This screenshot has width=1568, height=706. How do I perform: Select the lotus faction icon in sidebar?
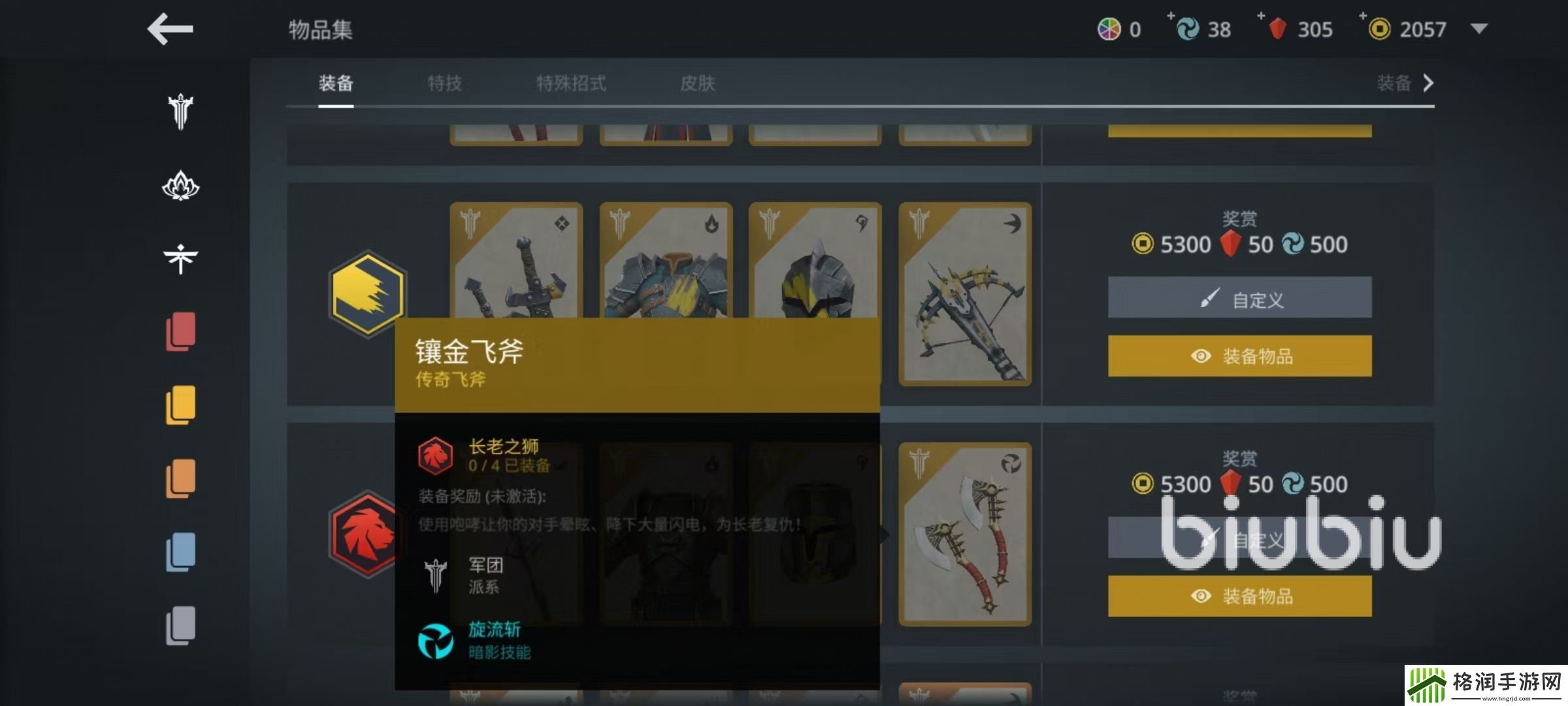tap(180, 186)
